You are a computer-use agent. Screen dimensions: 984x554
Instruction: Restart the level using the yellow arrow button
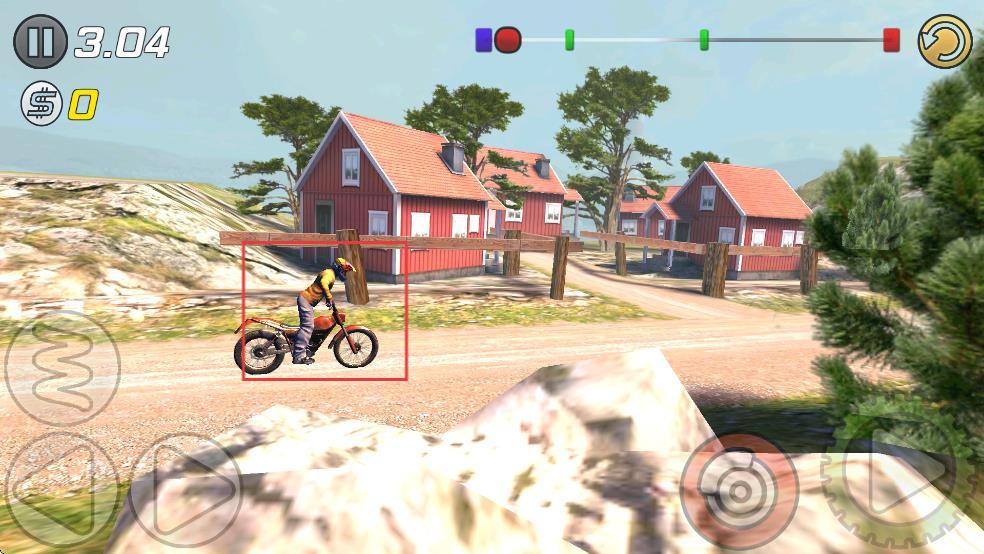(x=945, y=42)
